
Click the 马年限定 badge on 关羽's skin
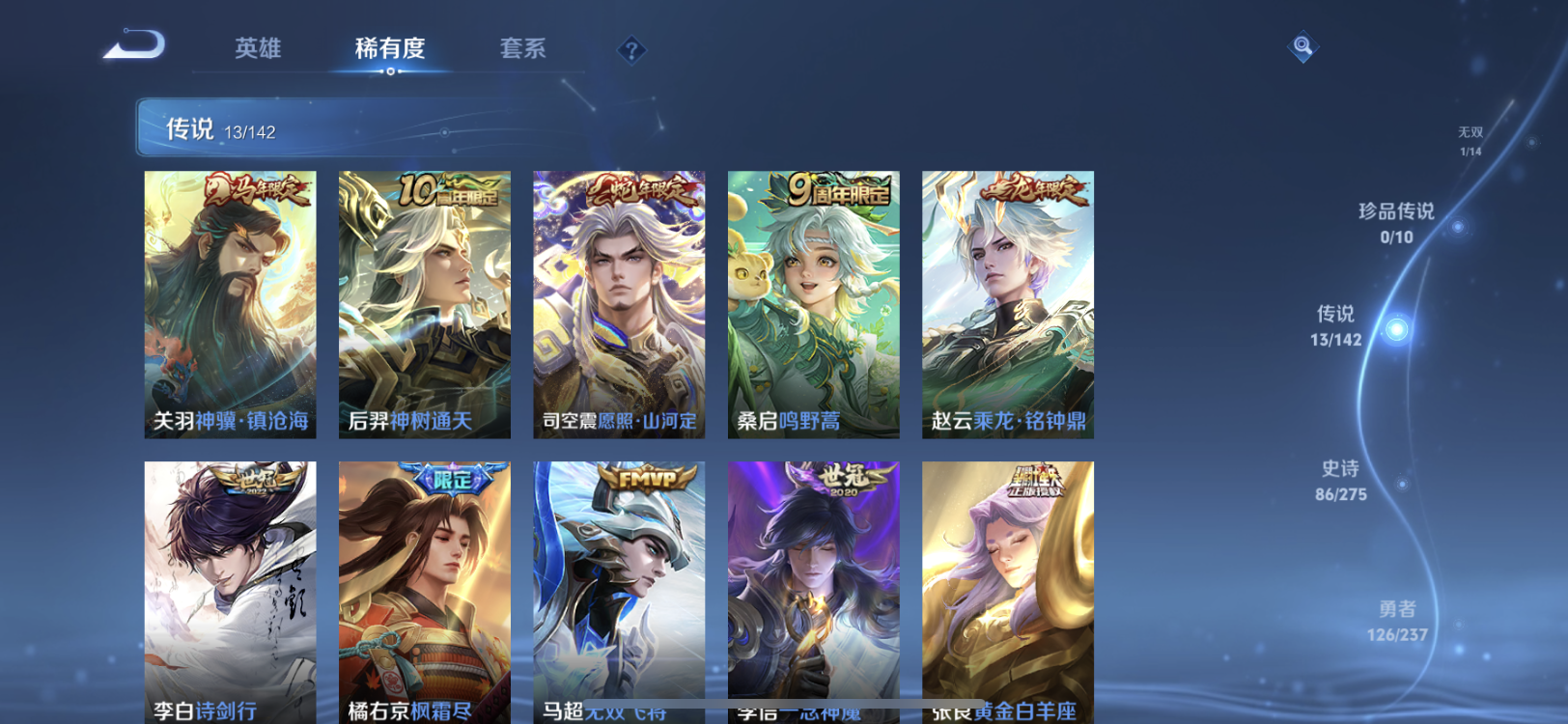pyautogui.click(x=258, y=188)
